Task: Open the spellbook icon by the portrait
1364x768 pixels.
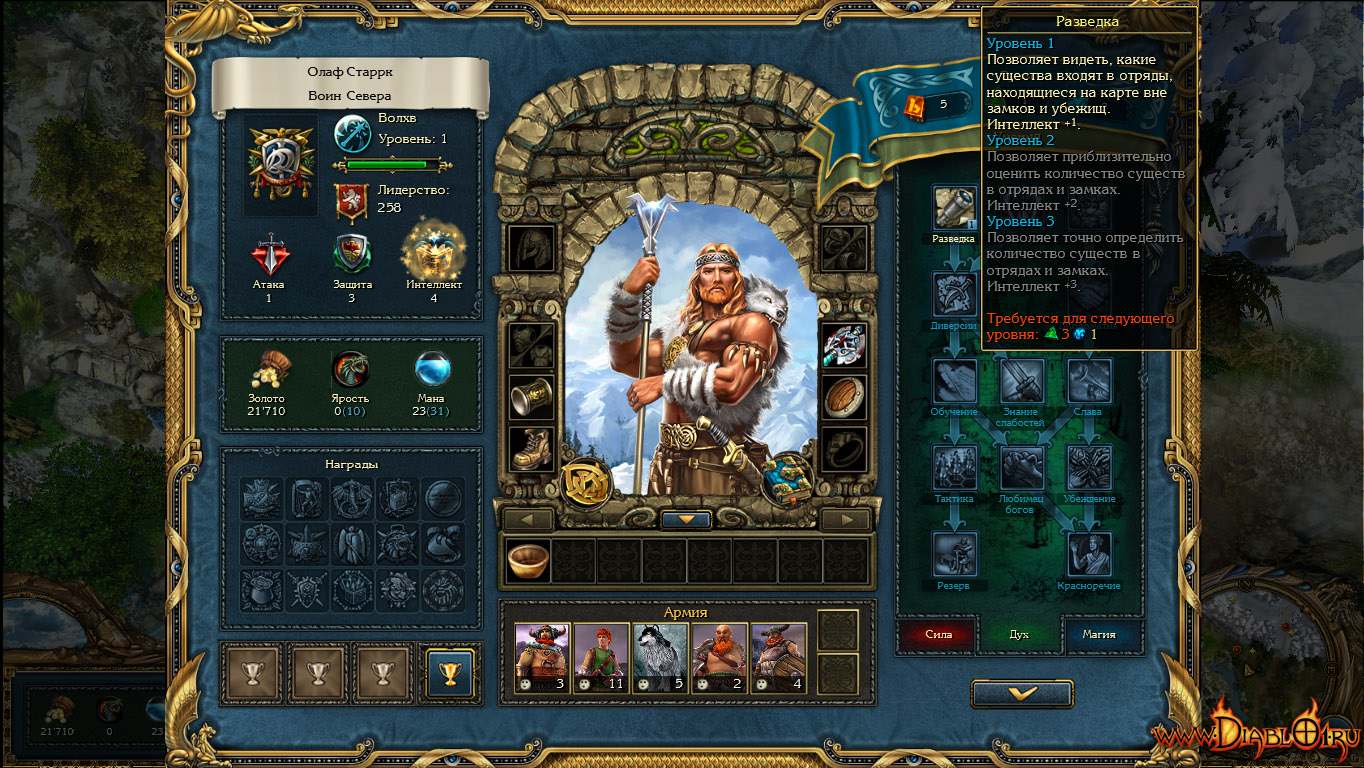Action: [x=786, y=479]
